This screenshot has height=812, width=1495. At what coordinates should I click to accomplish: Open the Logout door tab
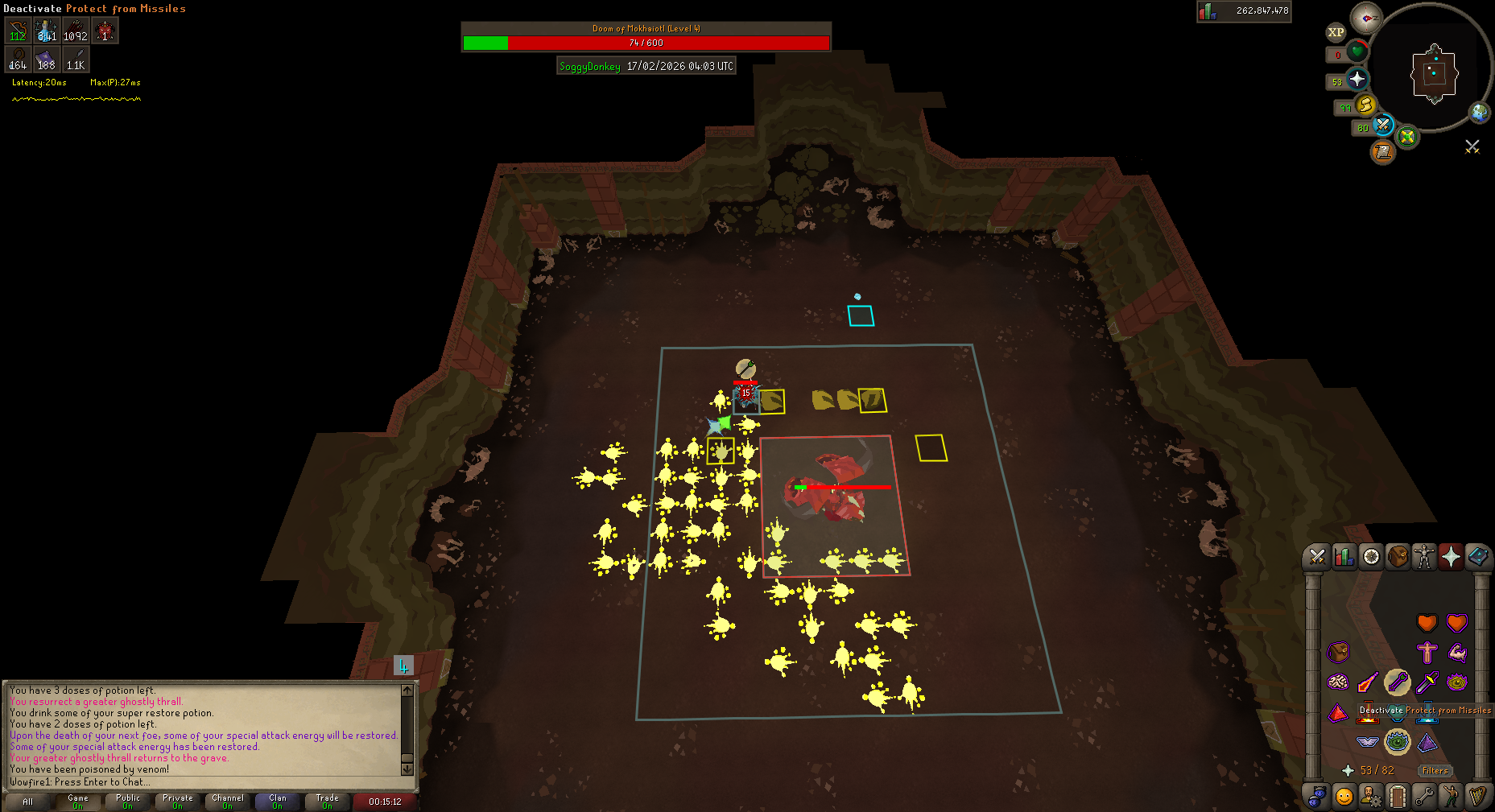[1398, 797]
